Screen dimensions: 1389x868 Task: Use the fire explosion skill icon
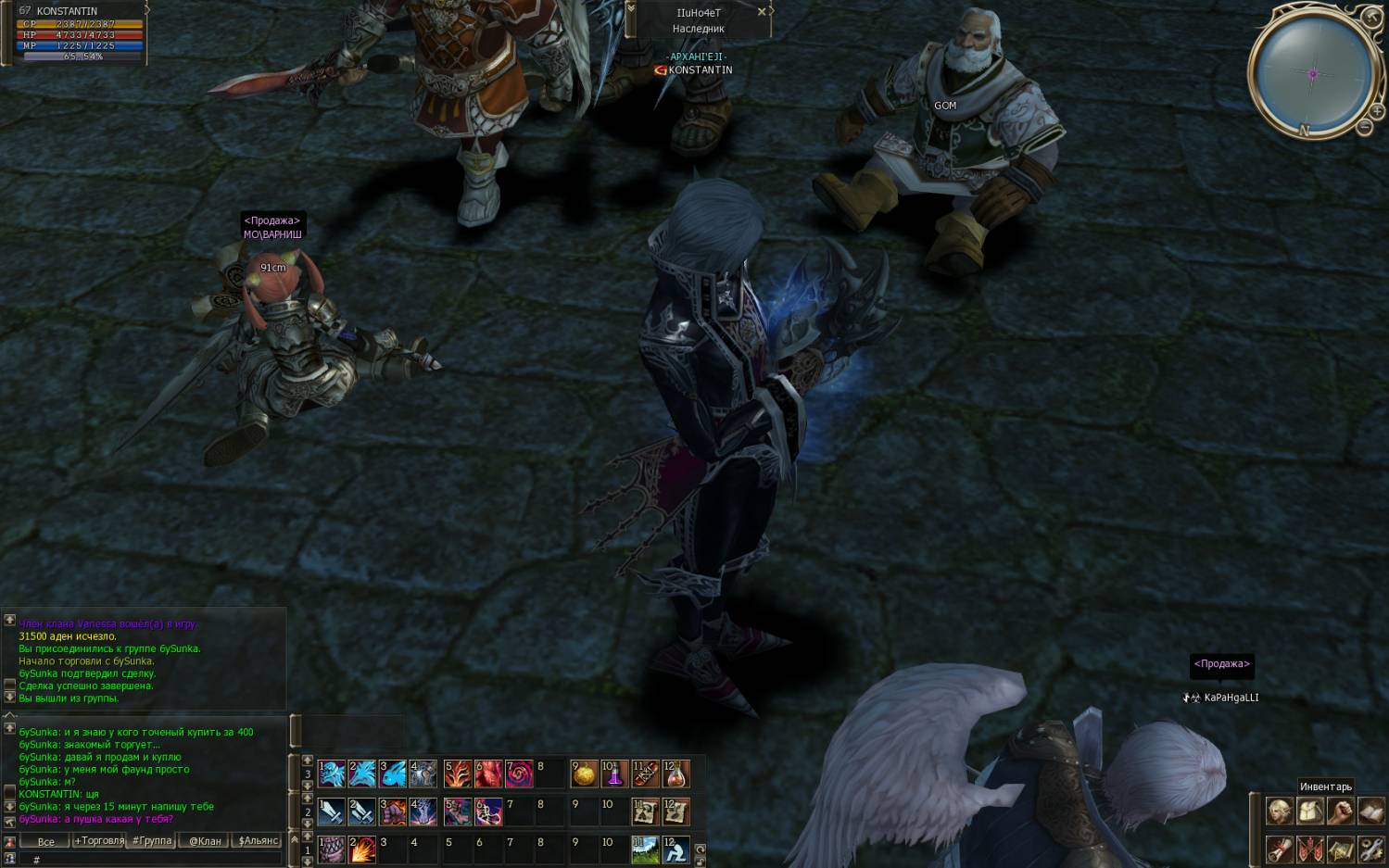pos(361,849)
